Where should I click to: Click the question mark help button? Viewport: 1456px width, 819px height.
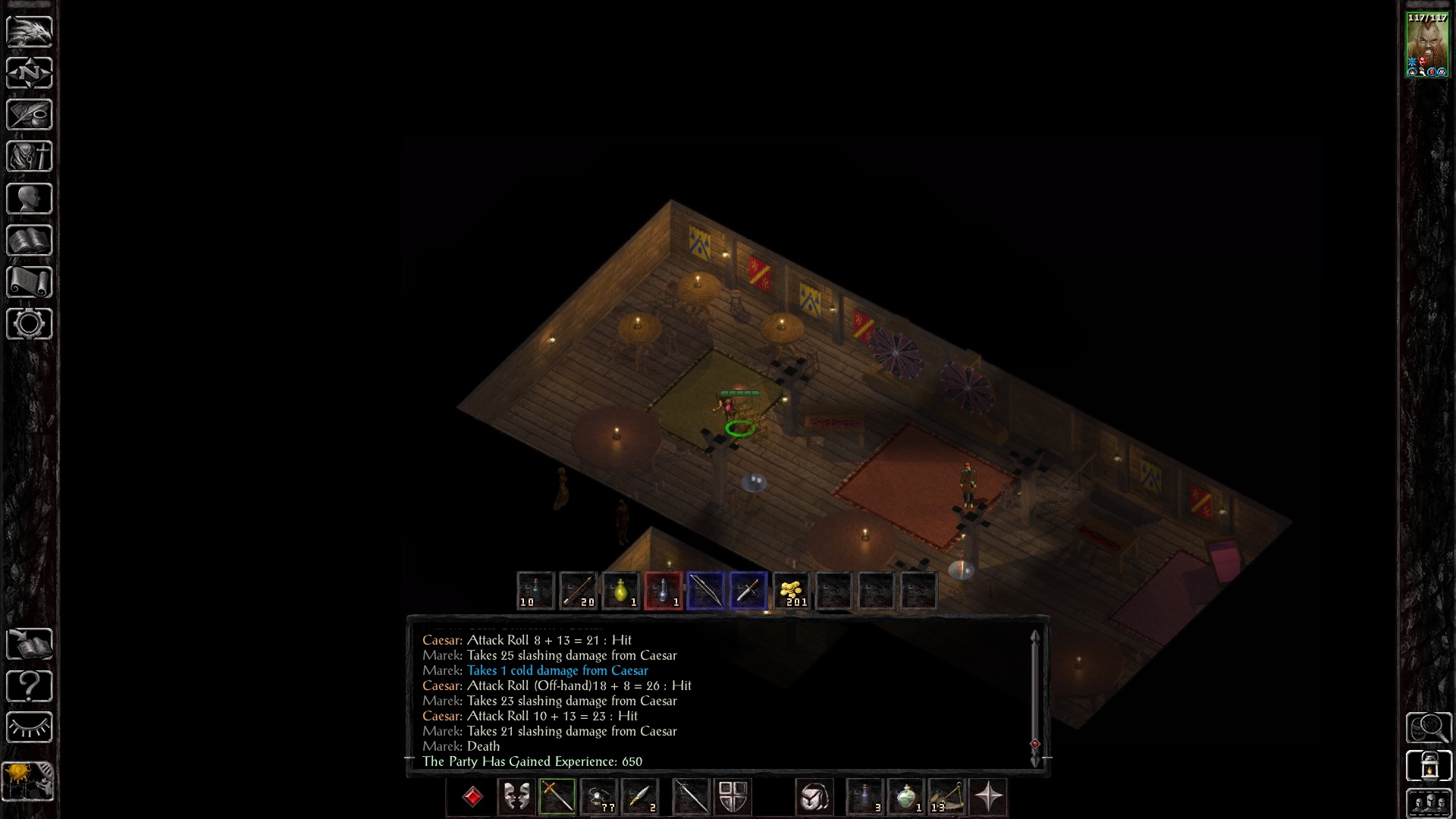point(30,686)
